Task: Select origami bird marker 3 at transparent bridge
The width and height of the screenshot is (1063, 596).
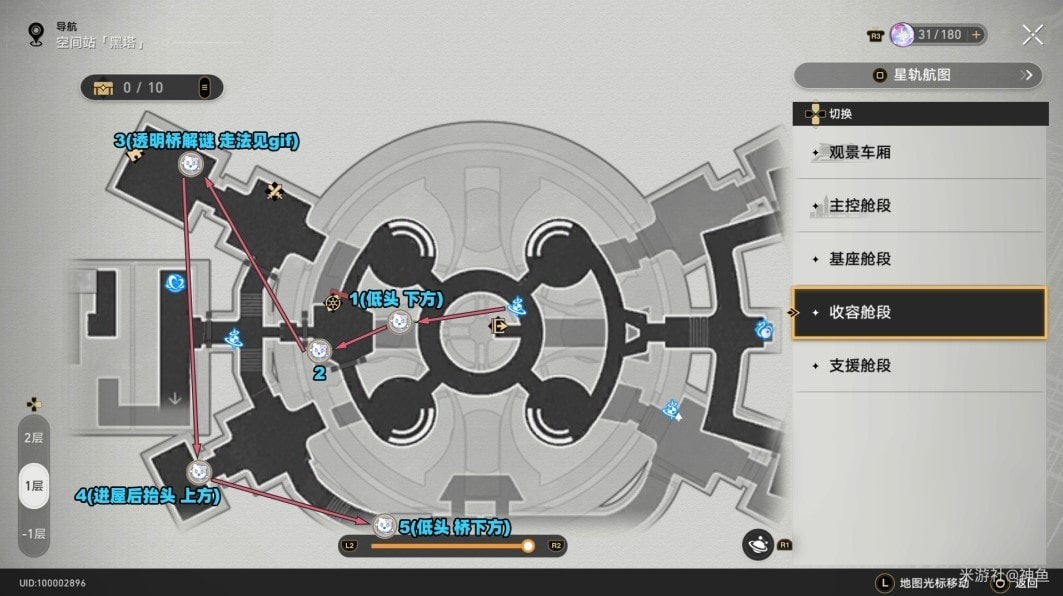Action: tap(189, 164)
